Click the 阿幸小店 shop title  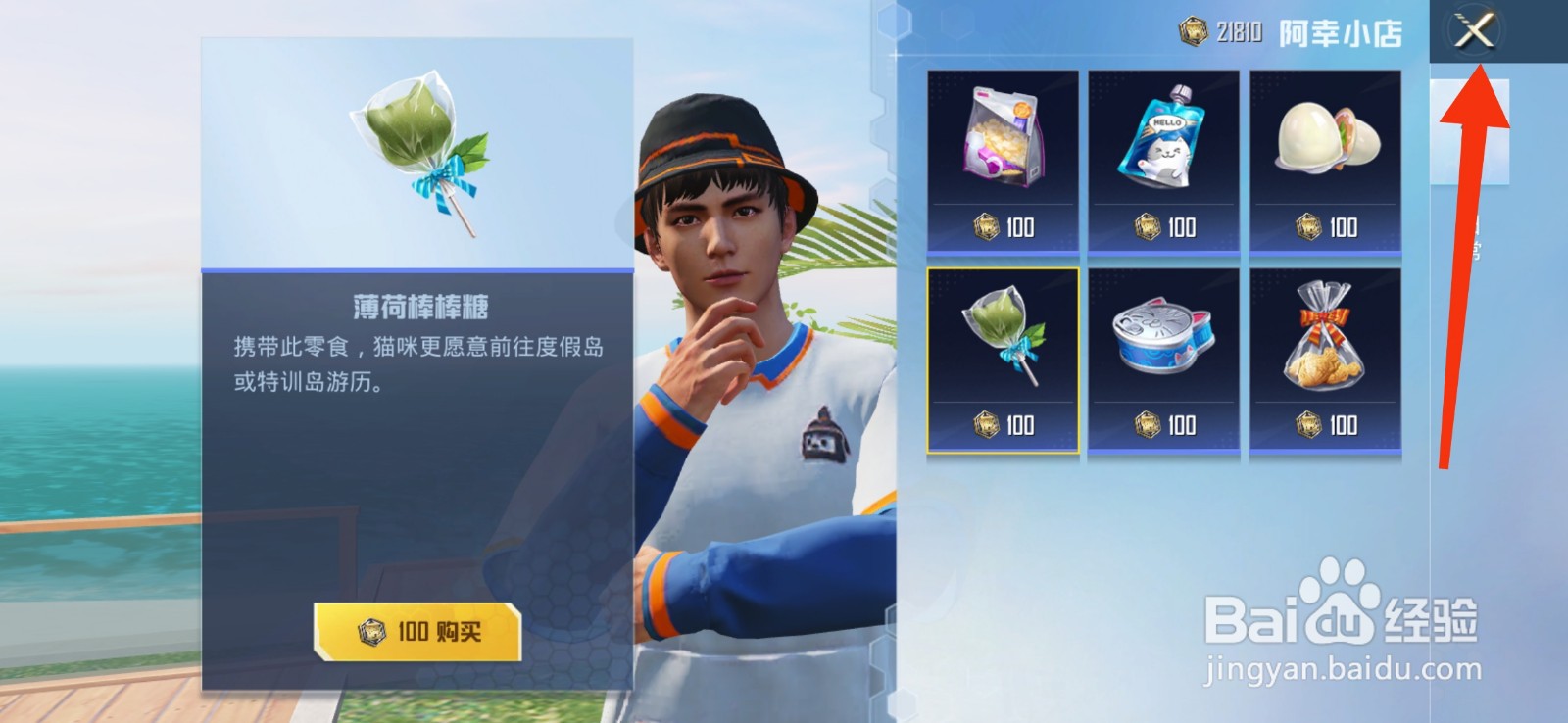(x=1343, y=31)
